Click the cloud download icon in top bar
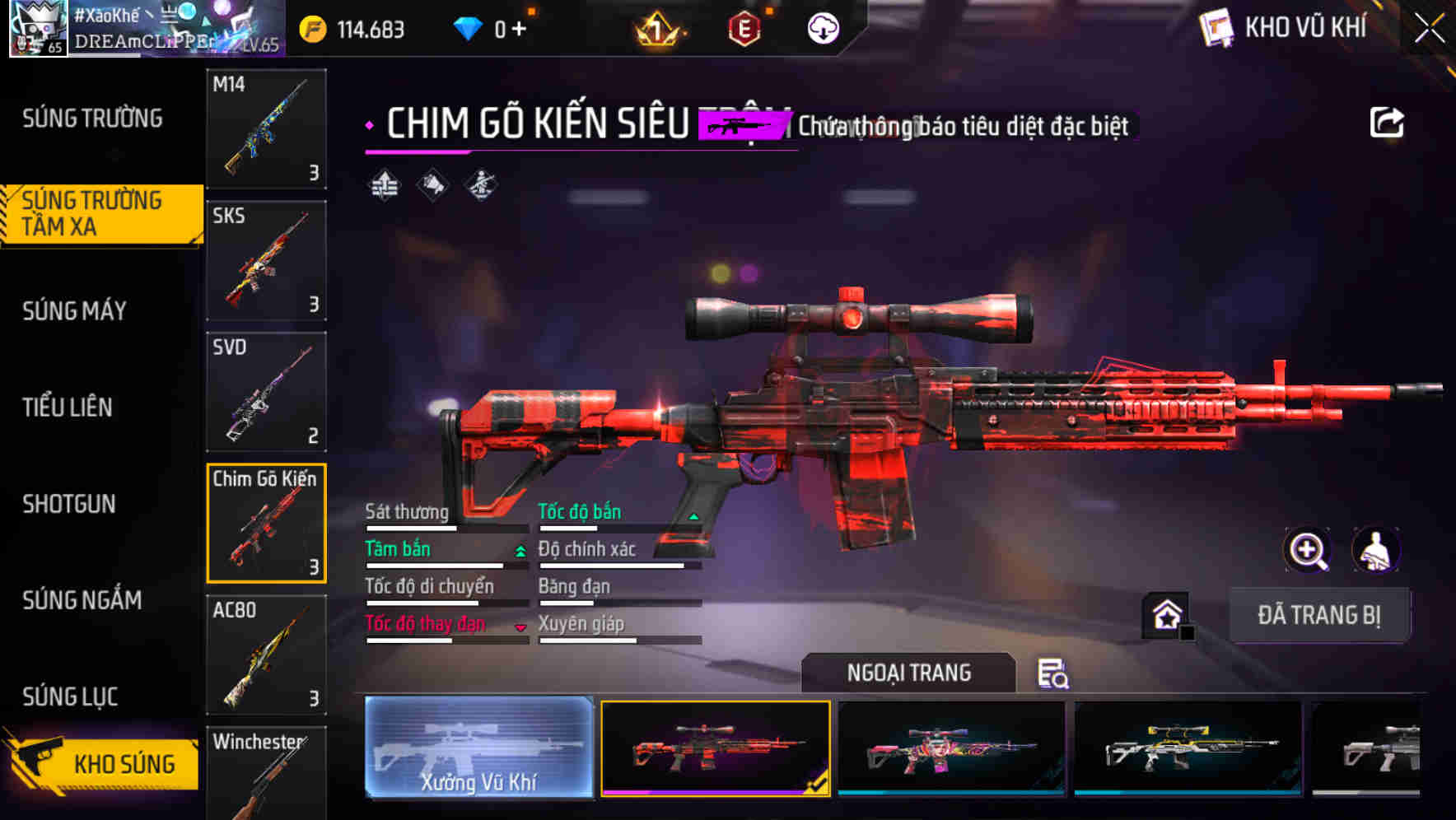 pyautogui.click(x=821, y=27)
